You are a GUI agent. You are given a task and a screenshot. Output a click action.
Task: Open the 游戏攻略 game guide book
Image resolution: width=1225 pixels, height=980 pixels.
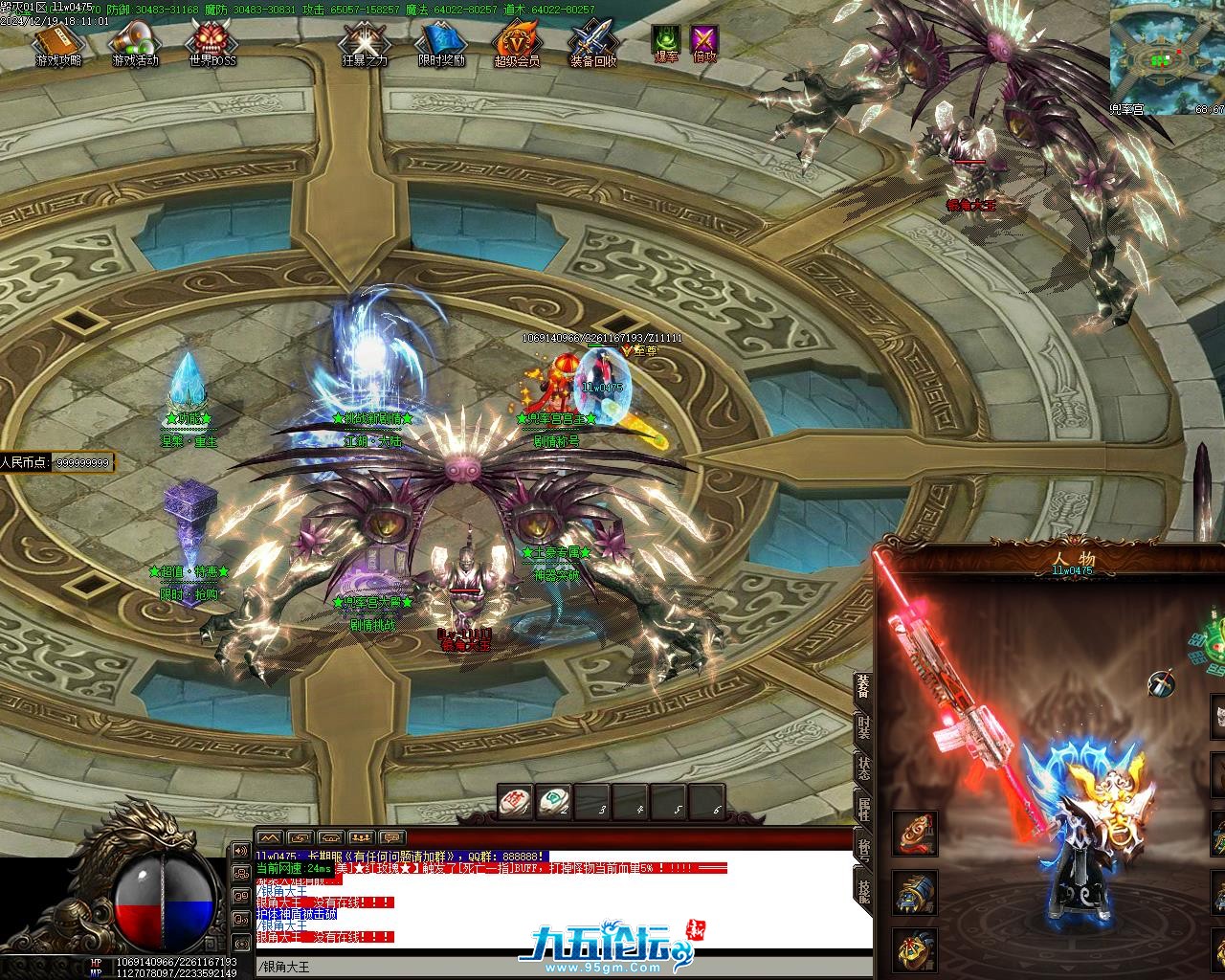56,43
